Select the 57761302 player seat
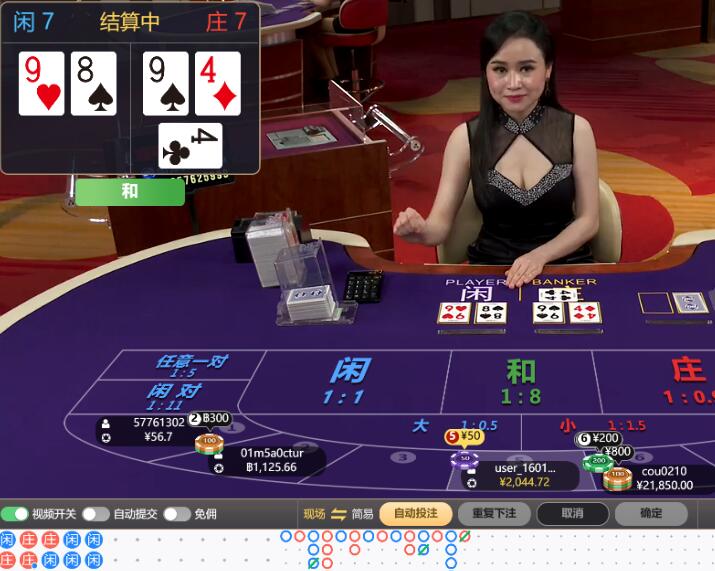715x571 pixels. coord(150,429)
